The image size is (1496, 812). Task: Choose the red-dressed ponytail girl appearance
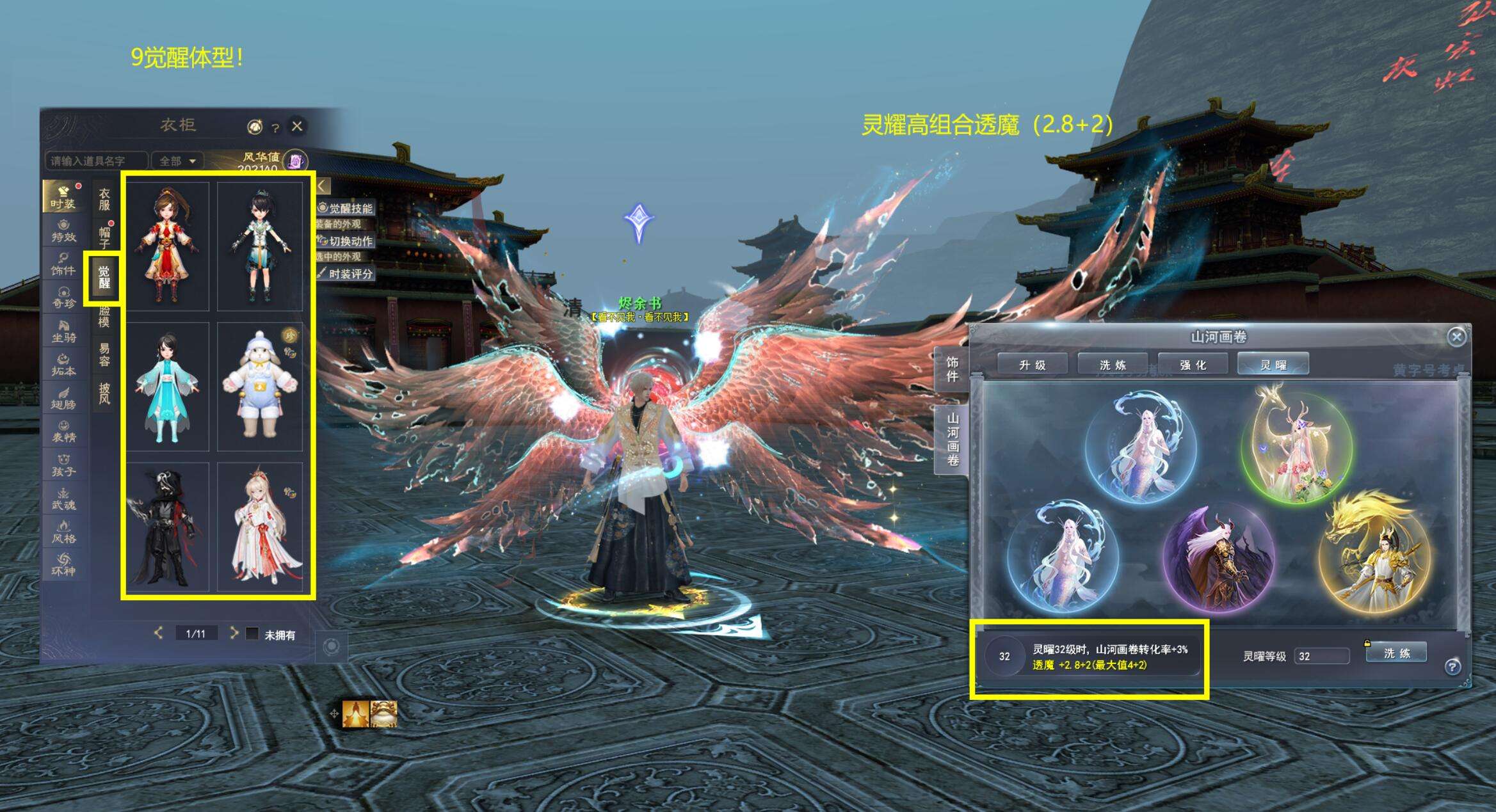tap(167, 246)
